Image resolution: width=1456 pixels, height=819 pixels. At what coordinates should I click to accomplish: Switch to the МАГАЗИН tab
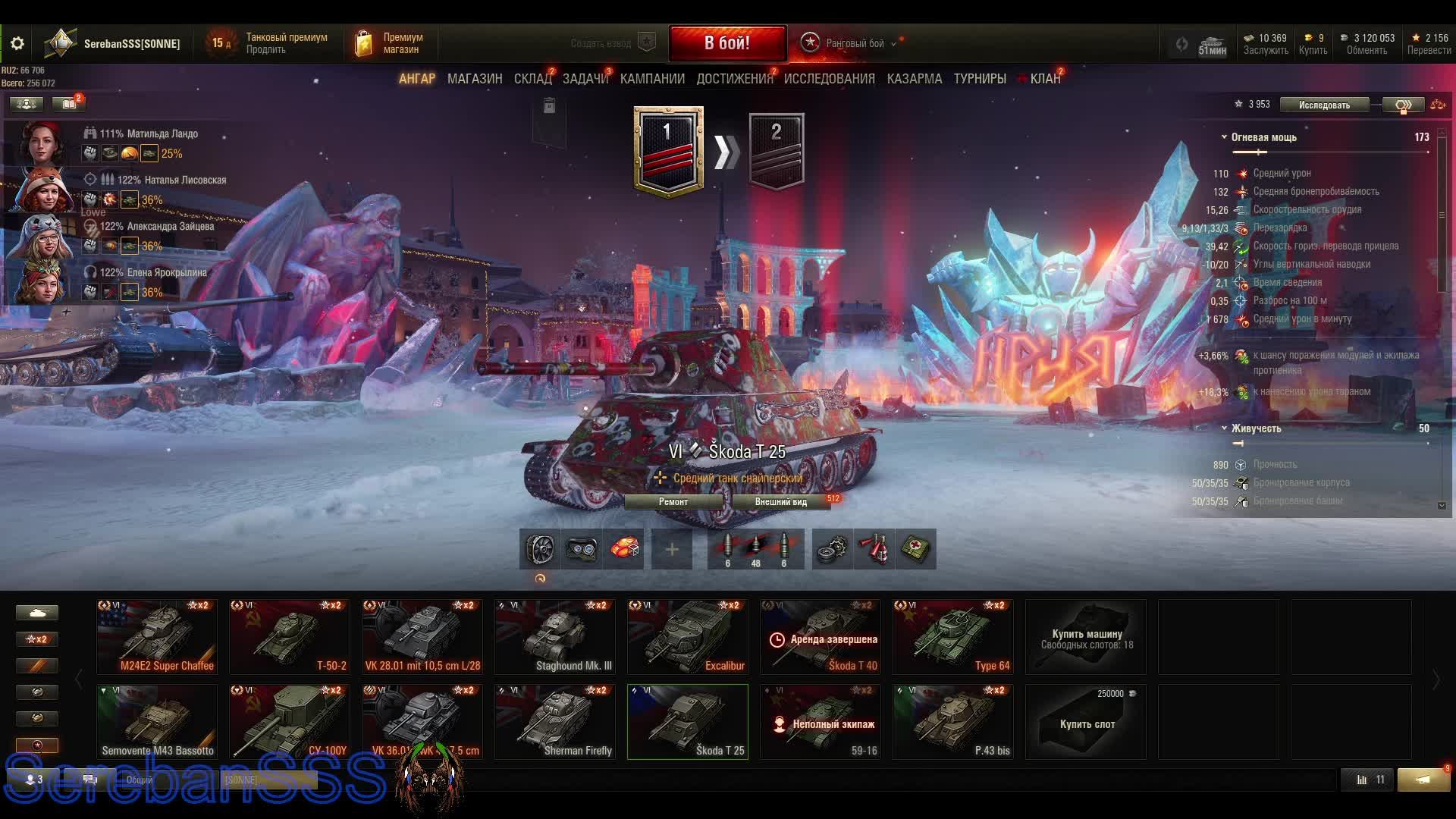pyautogui.click(x=475, y=79)
